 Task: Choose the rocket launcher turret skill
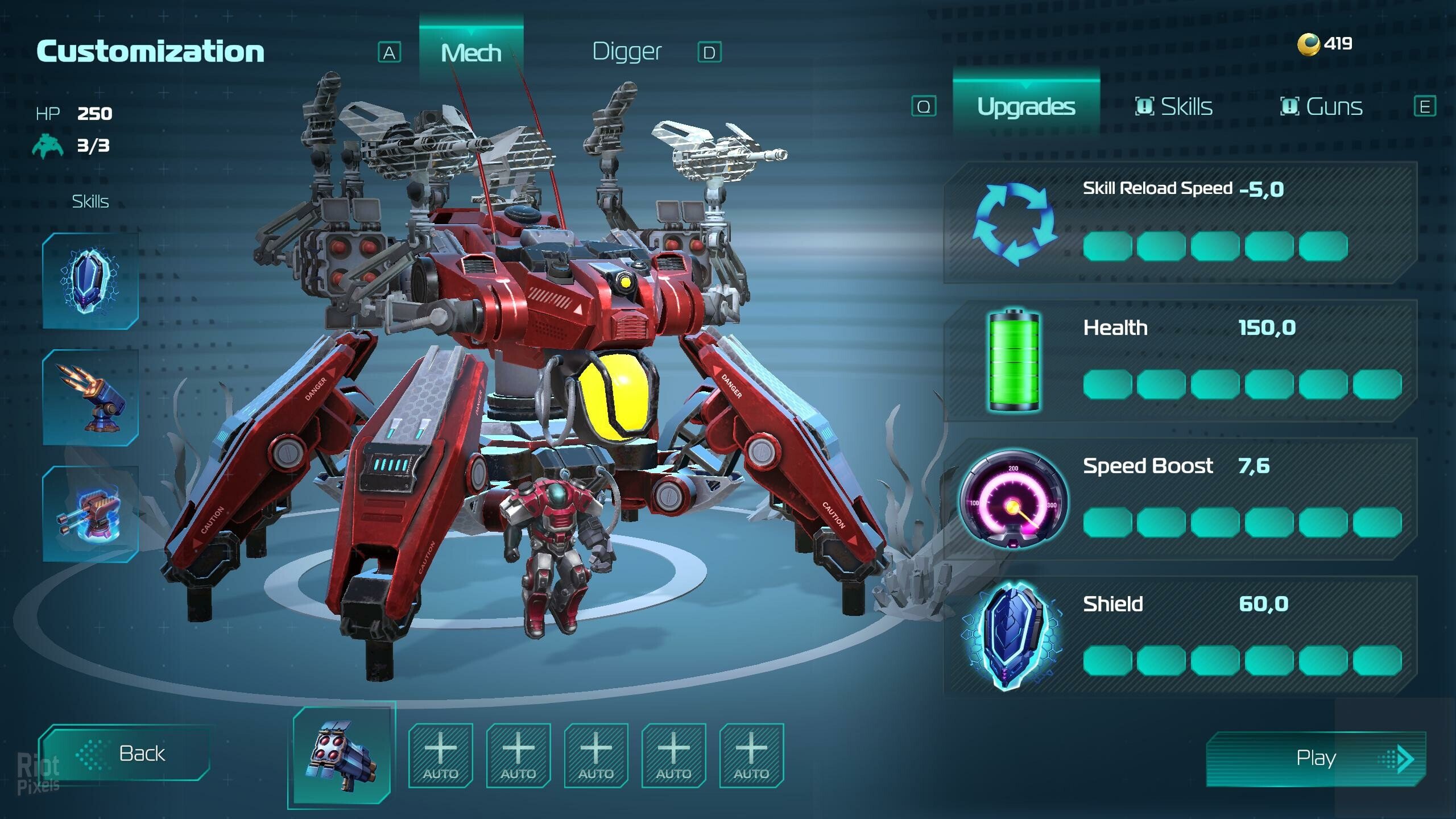(90, 398)
